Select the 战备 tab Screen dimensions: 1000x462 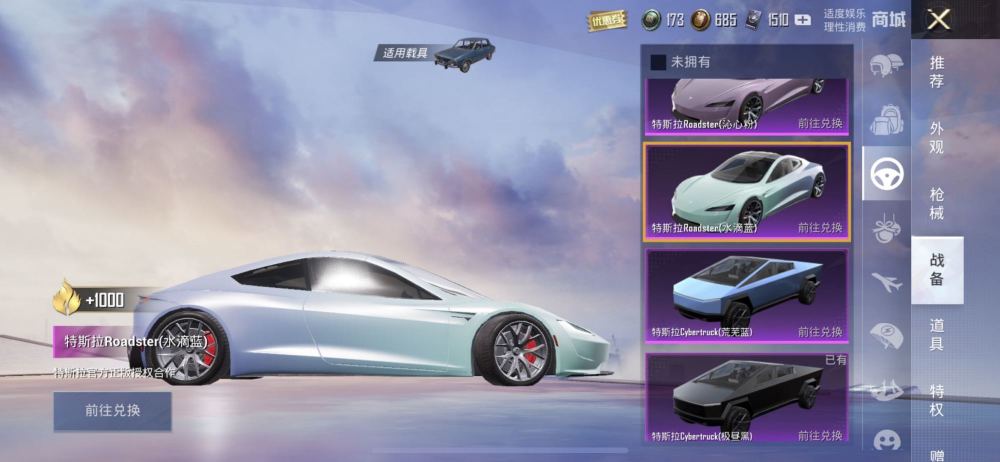937,269
